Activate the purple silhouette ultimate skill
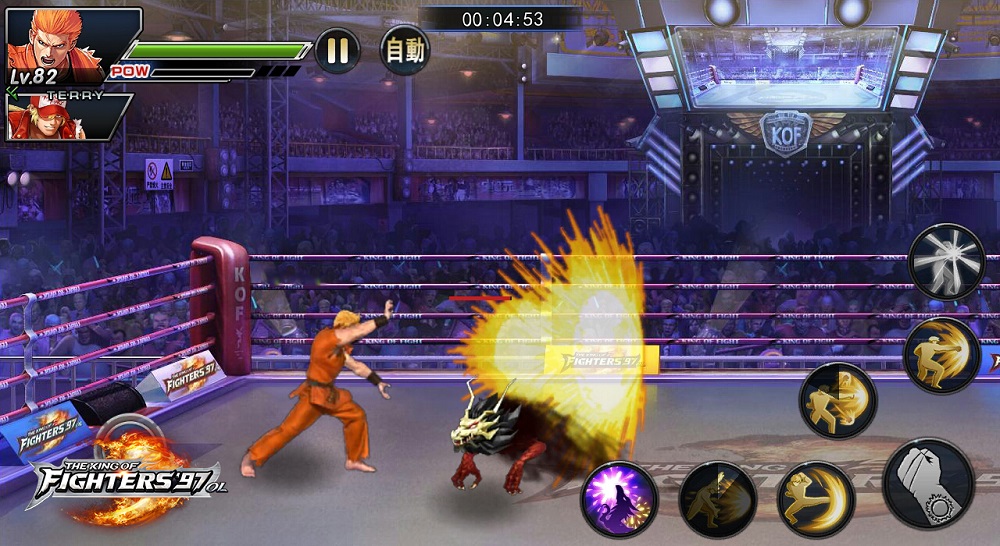 click(619, 498)
